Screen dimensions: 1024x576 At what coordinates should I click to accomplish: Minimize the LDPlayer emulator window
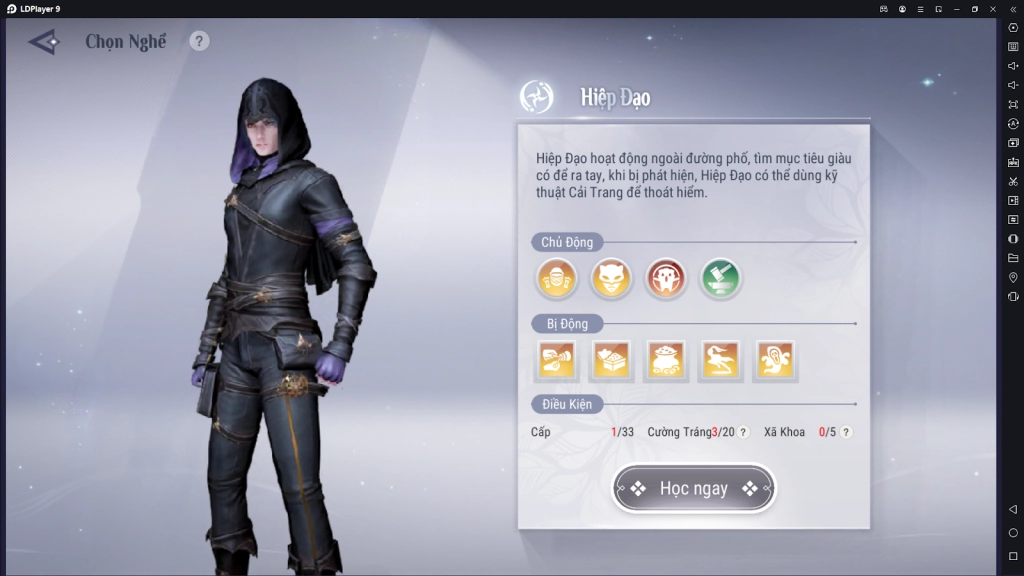[957, 8]
